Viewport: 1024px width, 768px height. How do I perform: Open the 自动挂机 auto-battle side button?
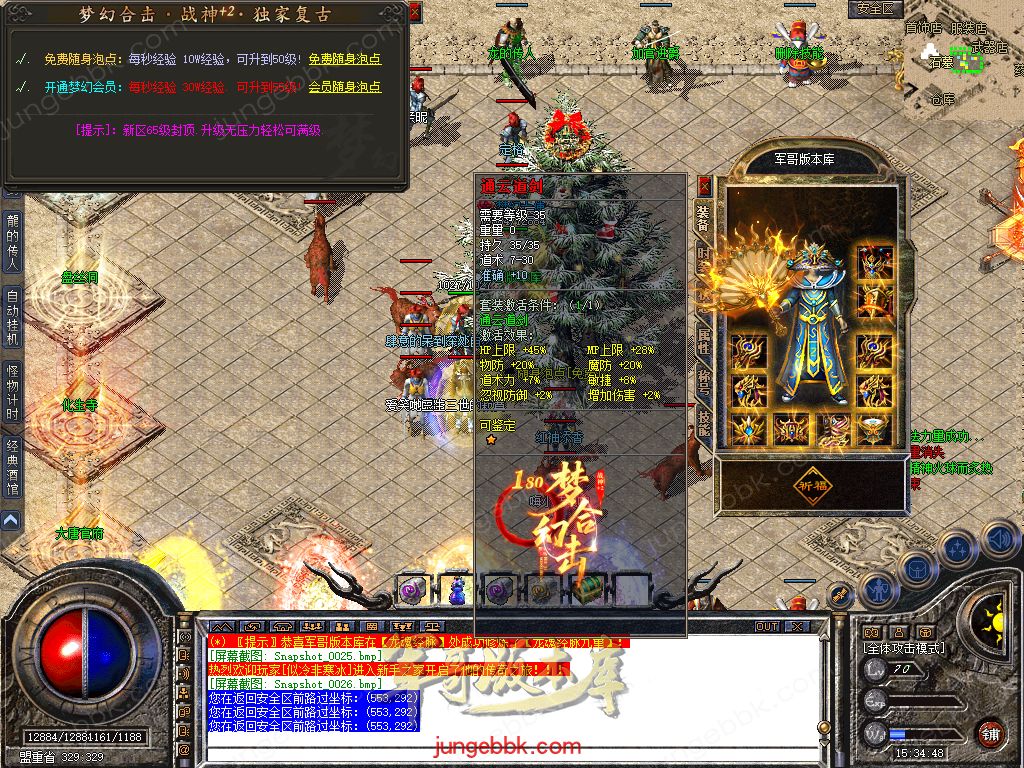(x=13, y=319)
